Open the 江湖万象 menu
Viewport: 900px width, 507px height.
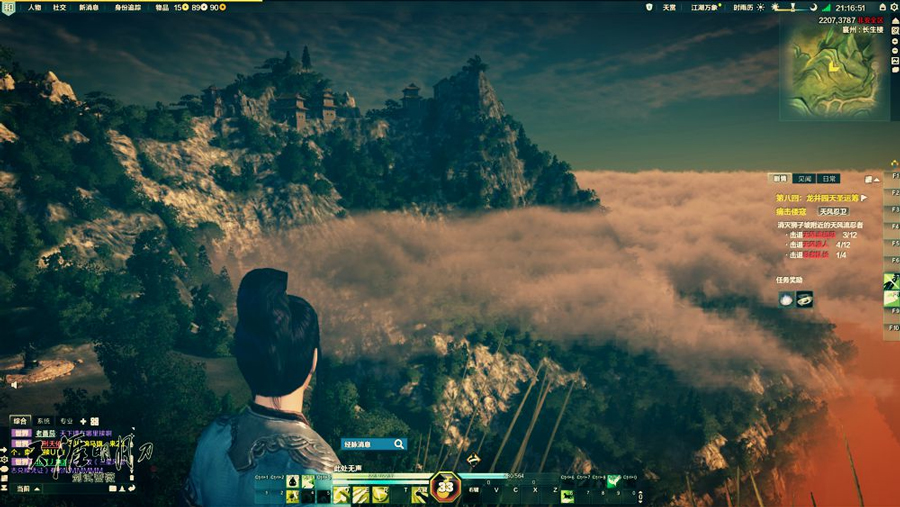click(x=705, y=7)
